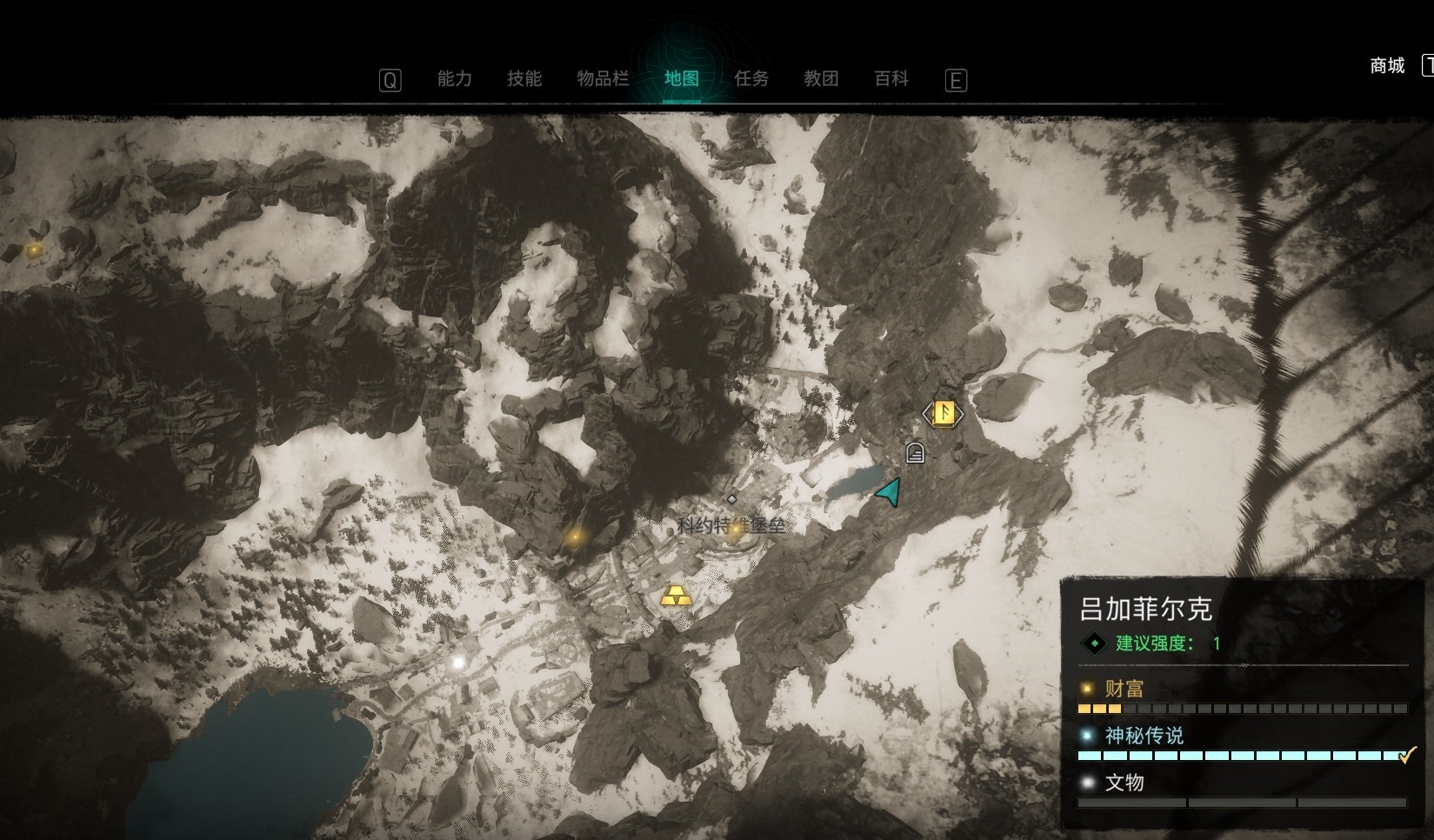The width and height of the screenshot is (1434, 840).
Task: Click the teal player arrow marker
Action: tap(889, 492)
